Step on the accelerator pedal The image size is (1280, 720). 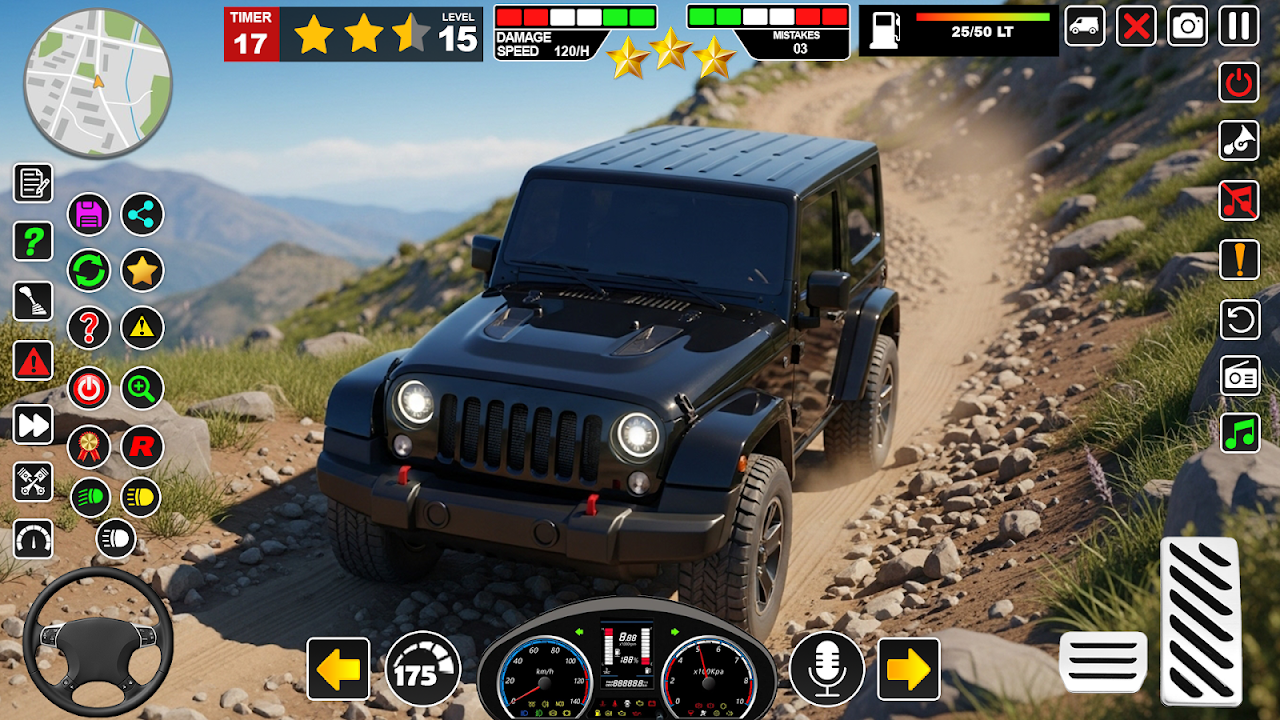(x=1200, y=620)
